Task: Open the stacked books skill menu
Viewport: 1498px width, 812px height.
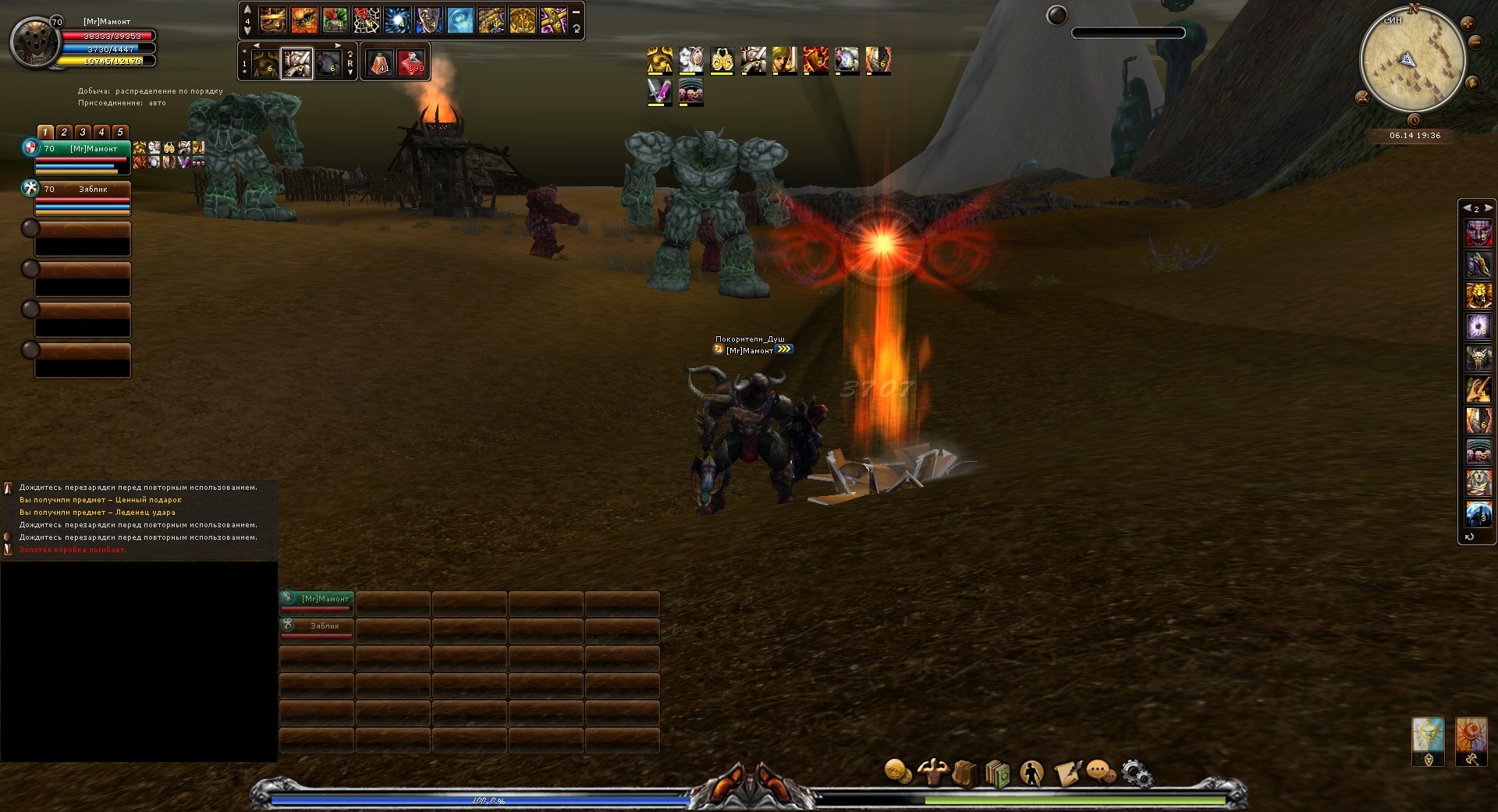Action: pos(997,774)
